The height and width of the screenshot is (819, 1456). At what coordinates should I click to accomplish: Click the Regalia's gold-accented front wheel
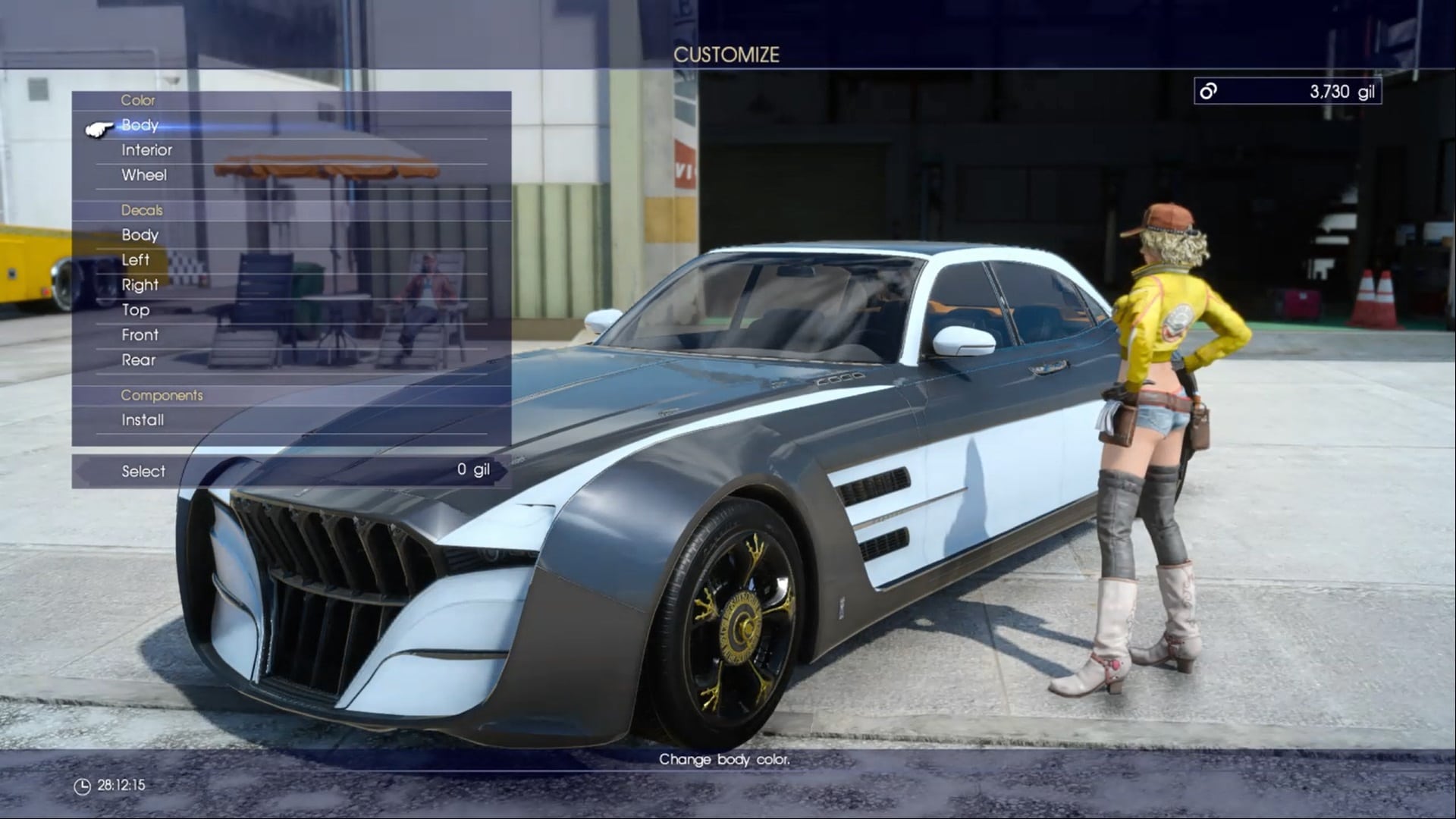click(739, 626)
